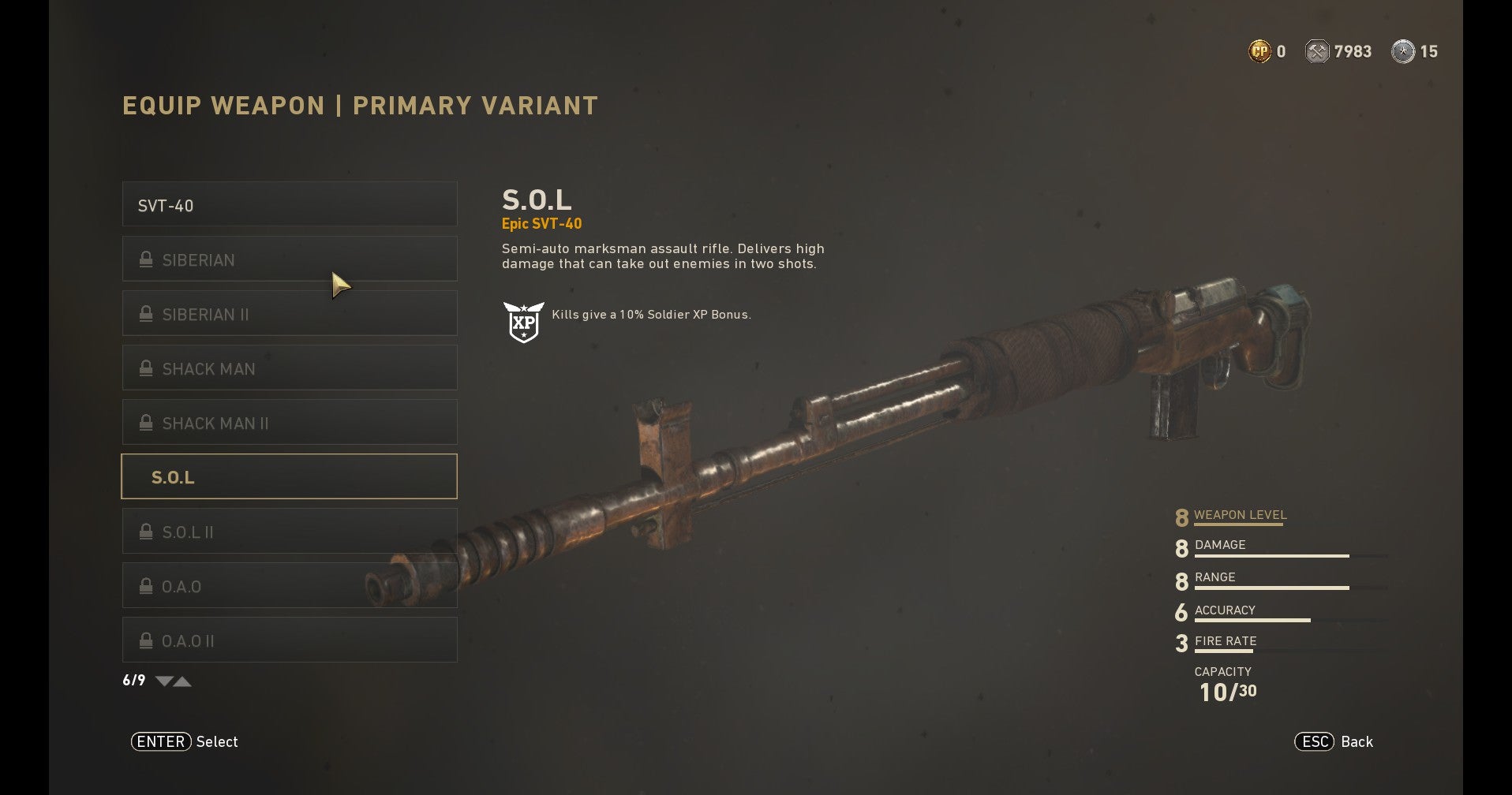Click the lock icon beside SHACK MAN
Screen dimensions: 1512x795
(145, 368)
